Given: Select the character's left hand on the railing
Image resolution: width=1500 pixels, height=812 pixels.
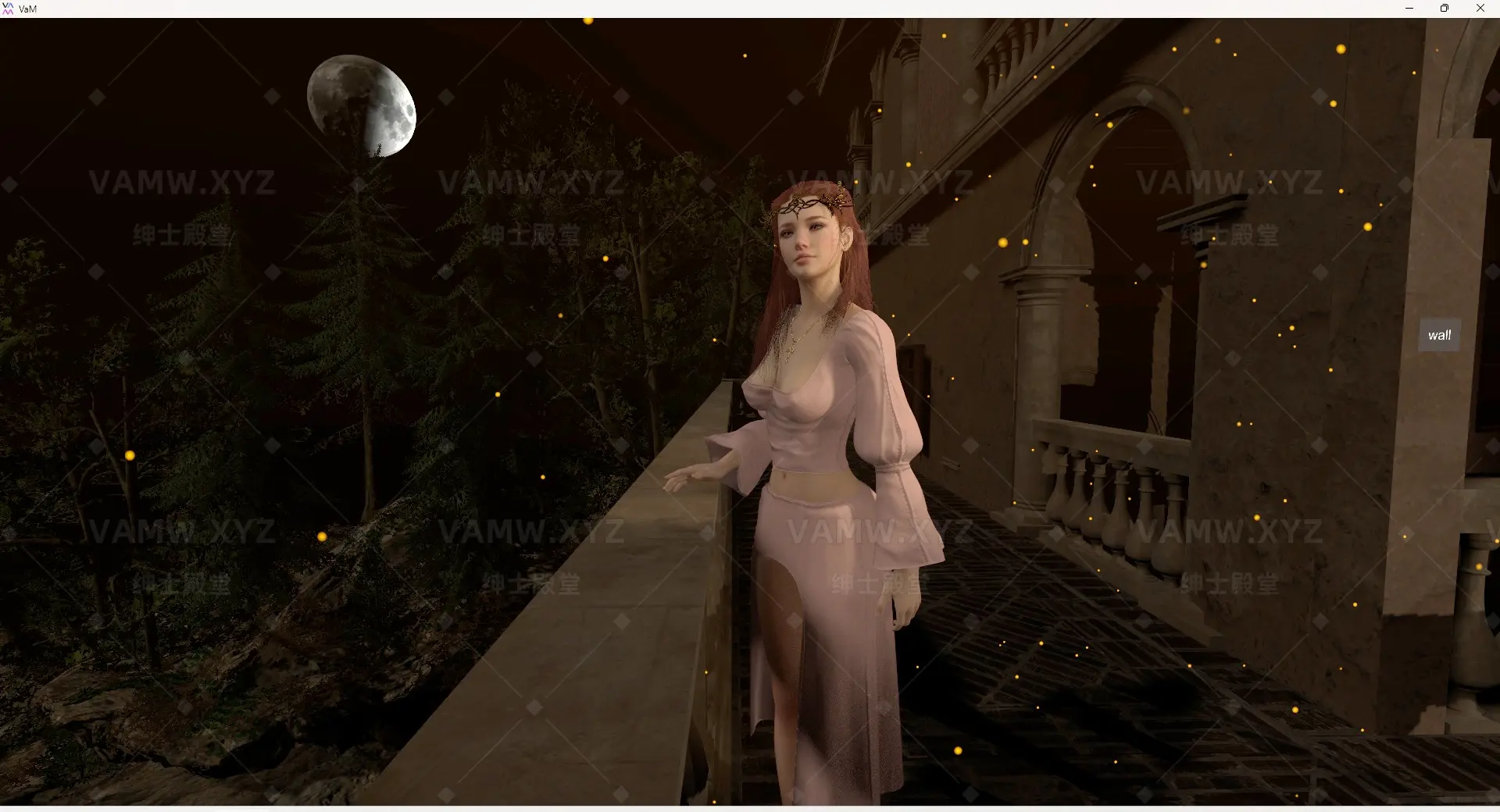Looking at the screenshot, I should click(x=695, y=476).
